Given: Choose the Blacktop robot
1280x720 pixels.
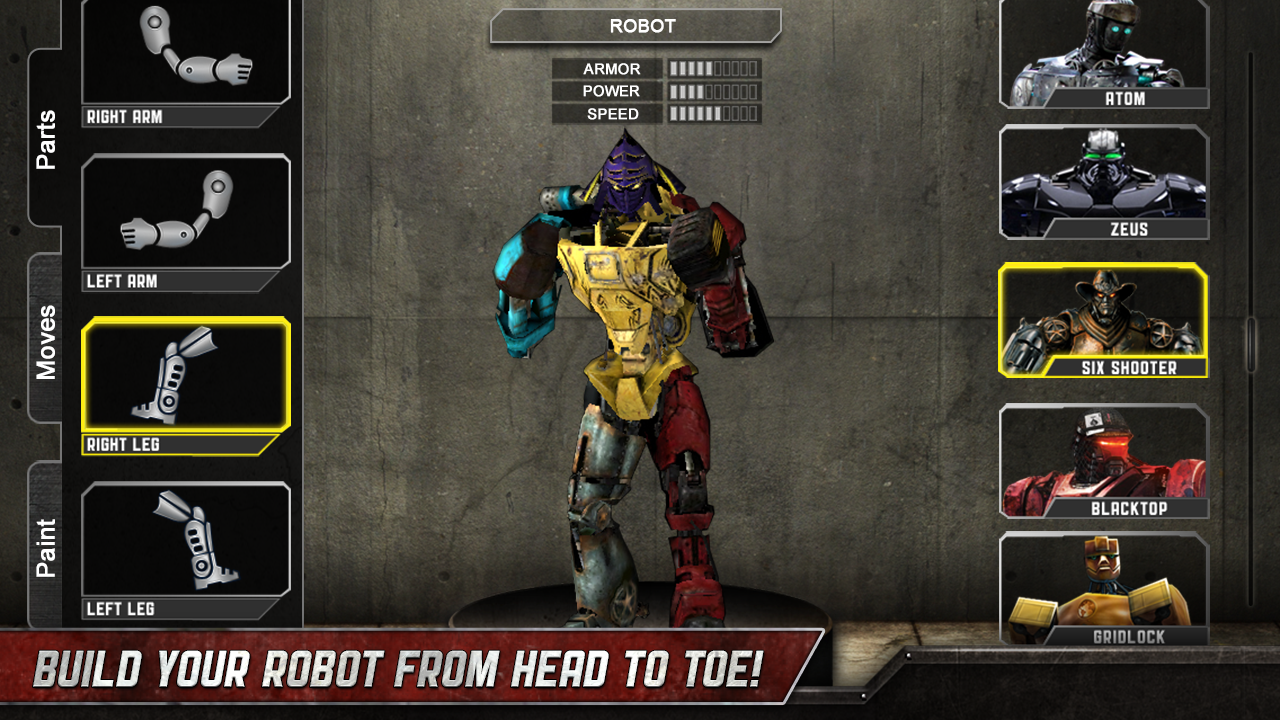Looking at the screenshot, I should [x=1103, y=460].
